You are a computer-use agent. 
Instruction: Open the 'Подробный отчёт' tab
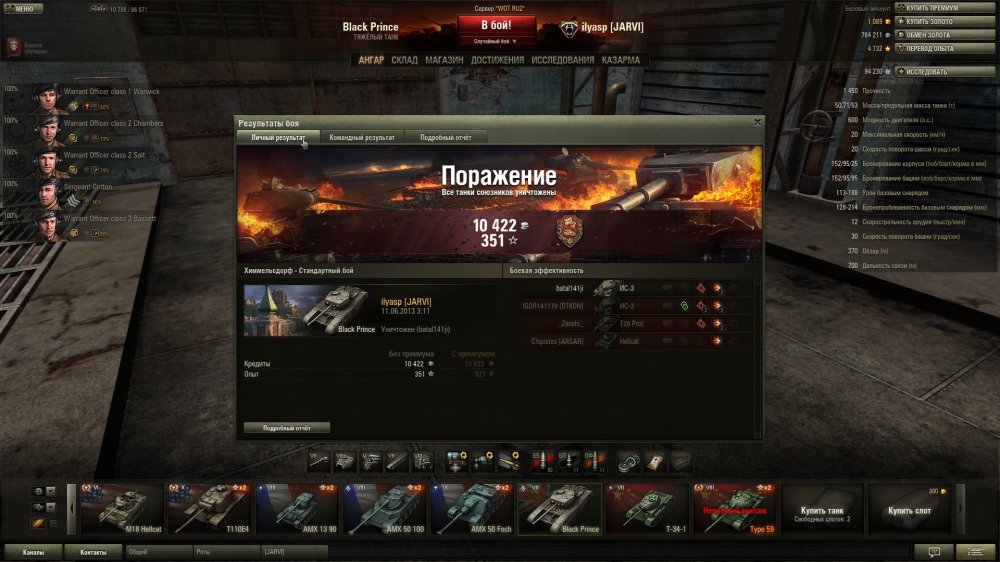[x=446, y=137]
